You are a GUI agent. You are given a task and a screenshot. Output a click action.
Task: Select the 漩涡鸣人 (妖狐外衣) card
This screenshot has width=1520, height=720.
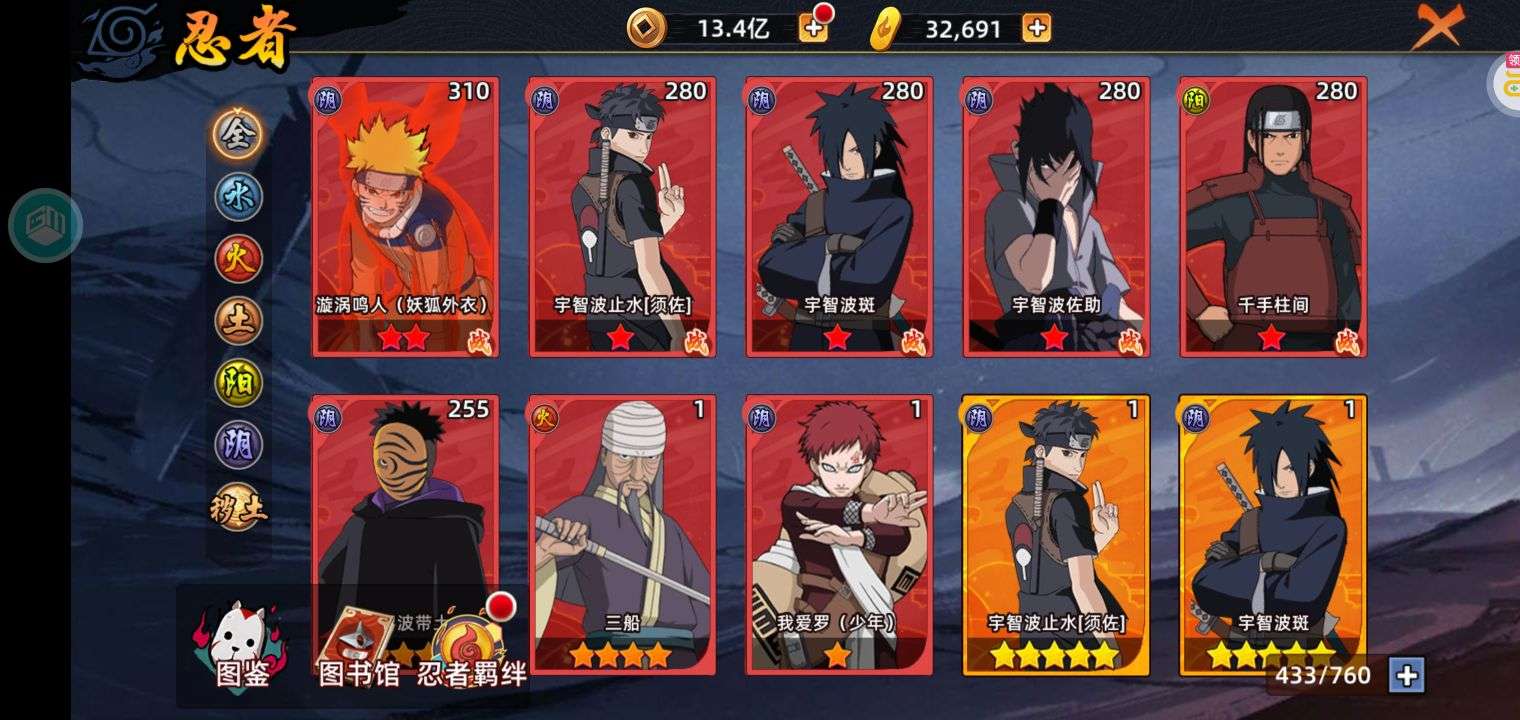click(405, 216)
